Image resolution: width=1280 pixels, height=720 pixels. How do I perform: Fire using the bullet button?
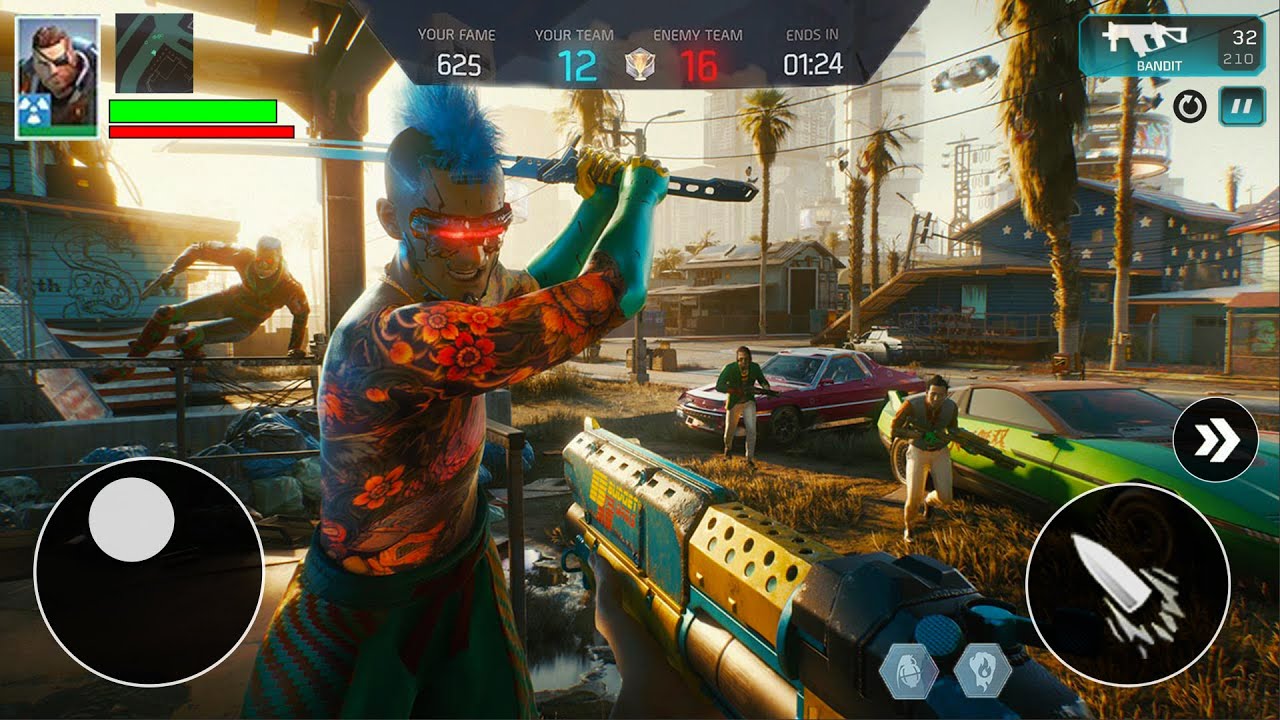coord(1127,587)
